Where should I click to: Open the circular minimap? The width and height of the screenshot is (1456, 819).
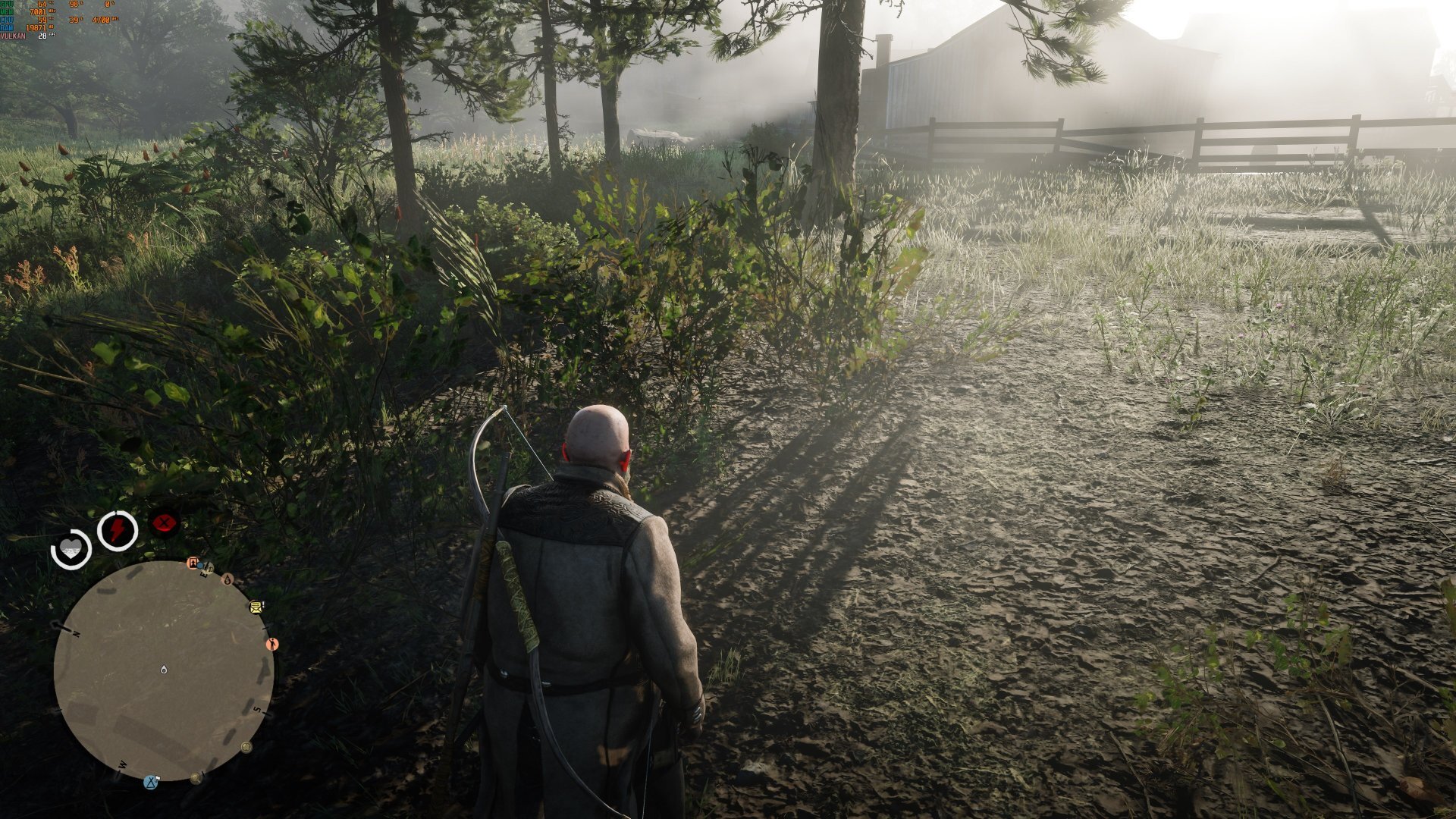[x=163, y=671]
